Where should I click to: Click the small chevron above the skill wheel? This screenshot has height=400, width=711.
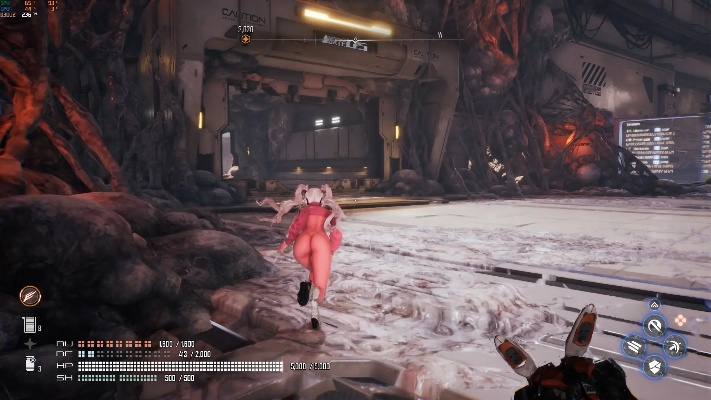tap(654, 304)
